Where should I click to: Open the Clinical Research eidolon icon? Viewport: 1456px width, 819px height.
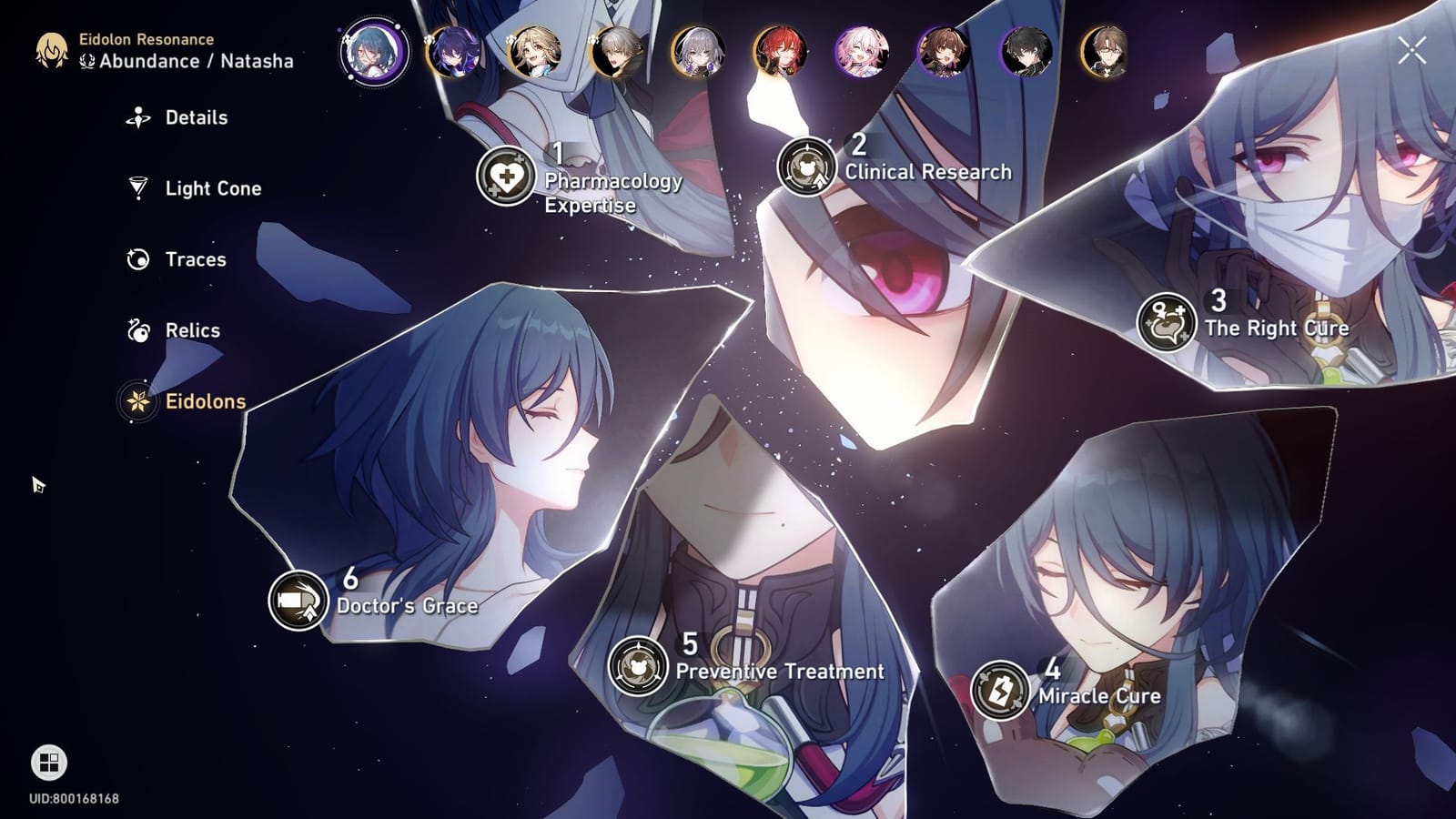tap(808, 167)
